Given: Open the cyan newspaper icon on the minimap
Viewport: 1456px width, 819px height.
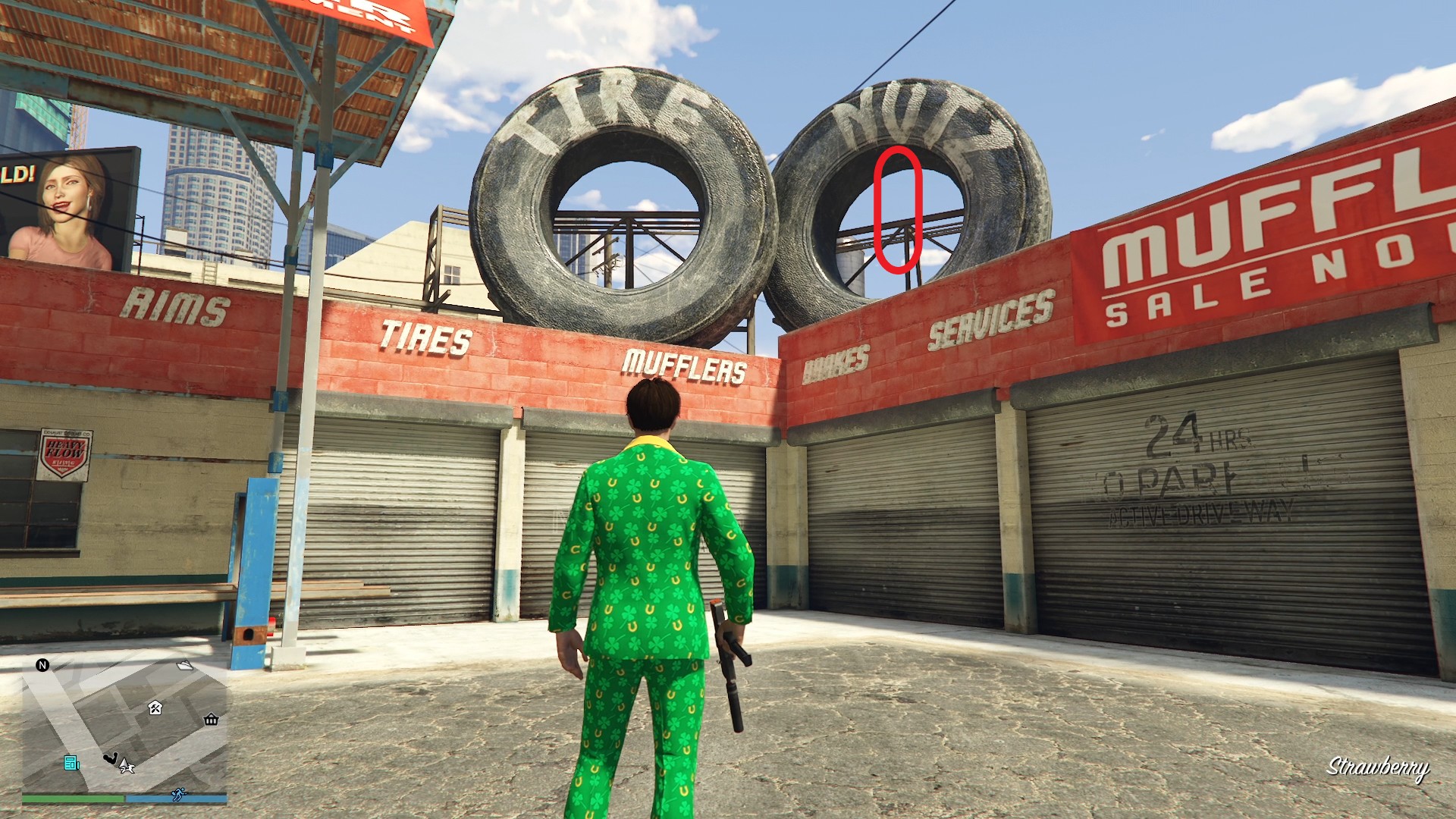Looking at the screenshot, I should [71, 764].
